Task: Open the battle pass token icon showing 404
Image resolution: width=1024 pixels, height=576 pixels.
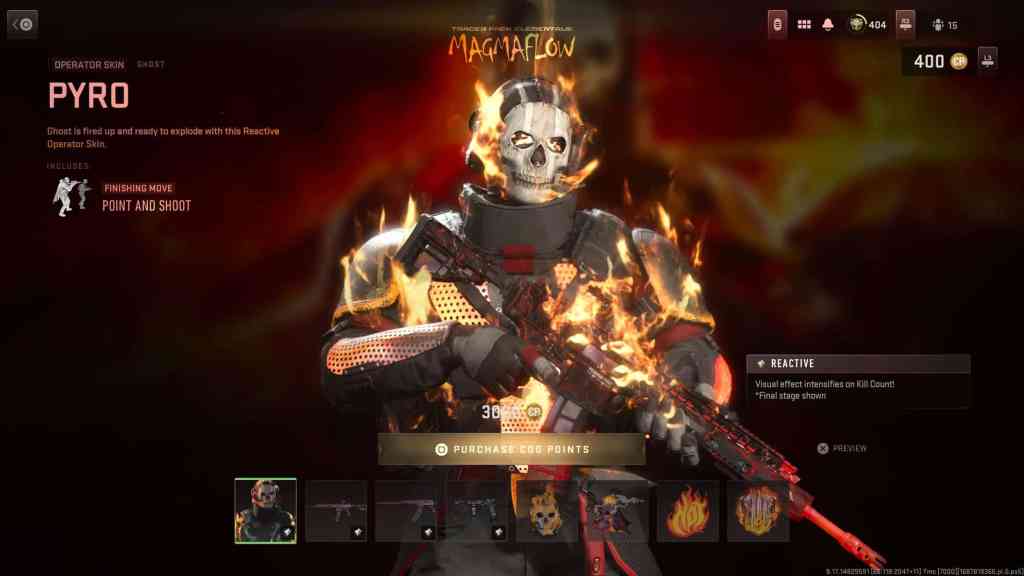Action: point(866,24)
